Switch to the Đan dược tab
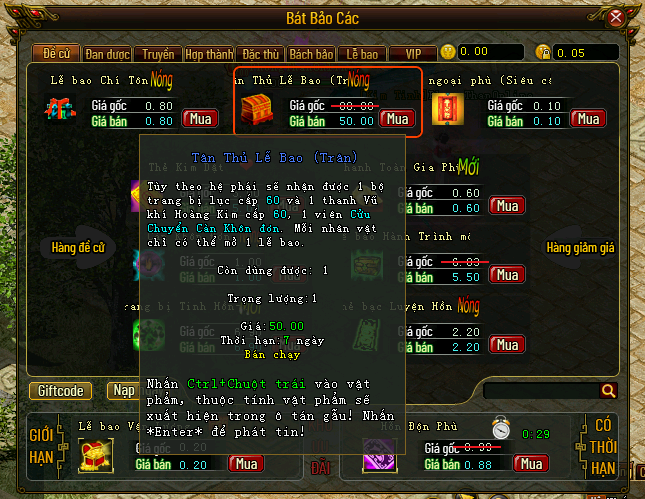This screenshot has height=499, width=645. tap(108, 53)
